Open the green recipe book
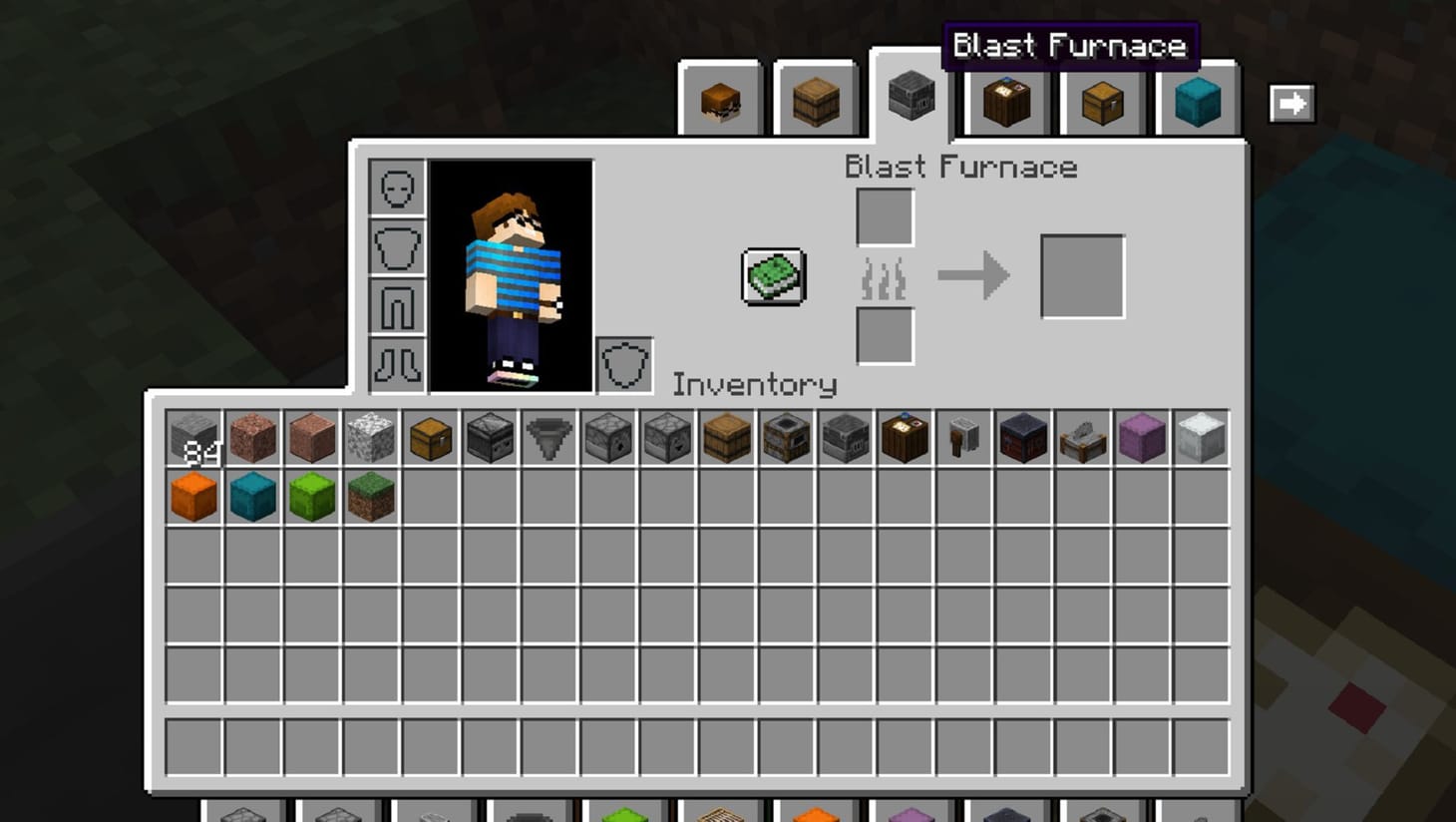The image size is (1456, 822). (x=773, y=276)
